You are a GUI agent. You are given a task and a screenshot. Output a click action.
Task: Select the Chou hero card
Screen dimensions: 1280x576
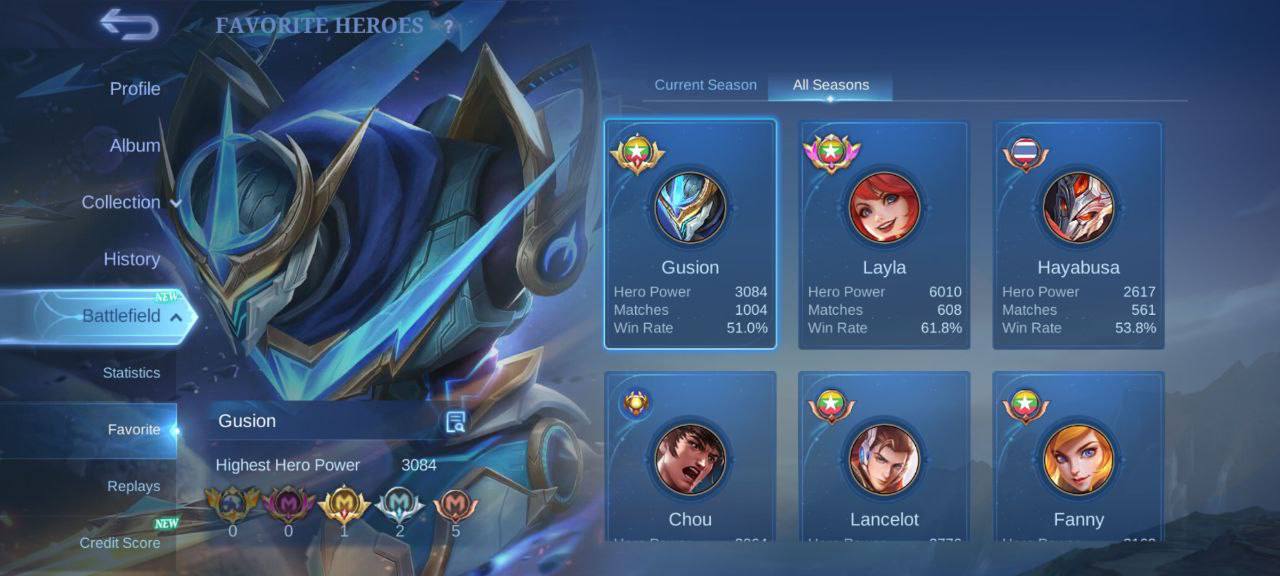click(690, 457)
